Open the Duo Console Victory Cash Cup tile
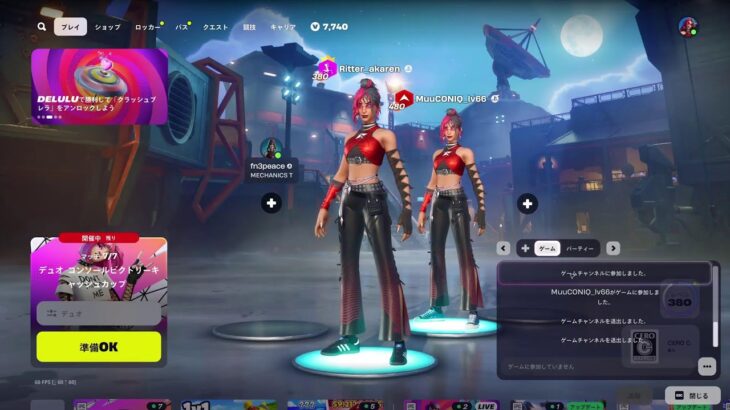 coord(98,268)
